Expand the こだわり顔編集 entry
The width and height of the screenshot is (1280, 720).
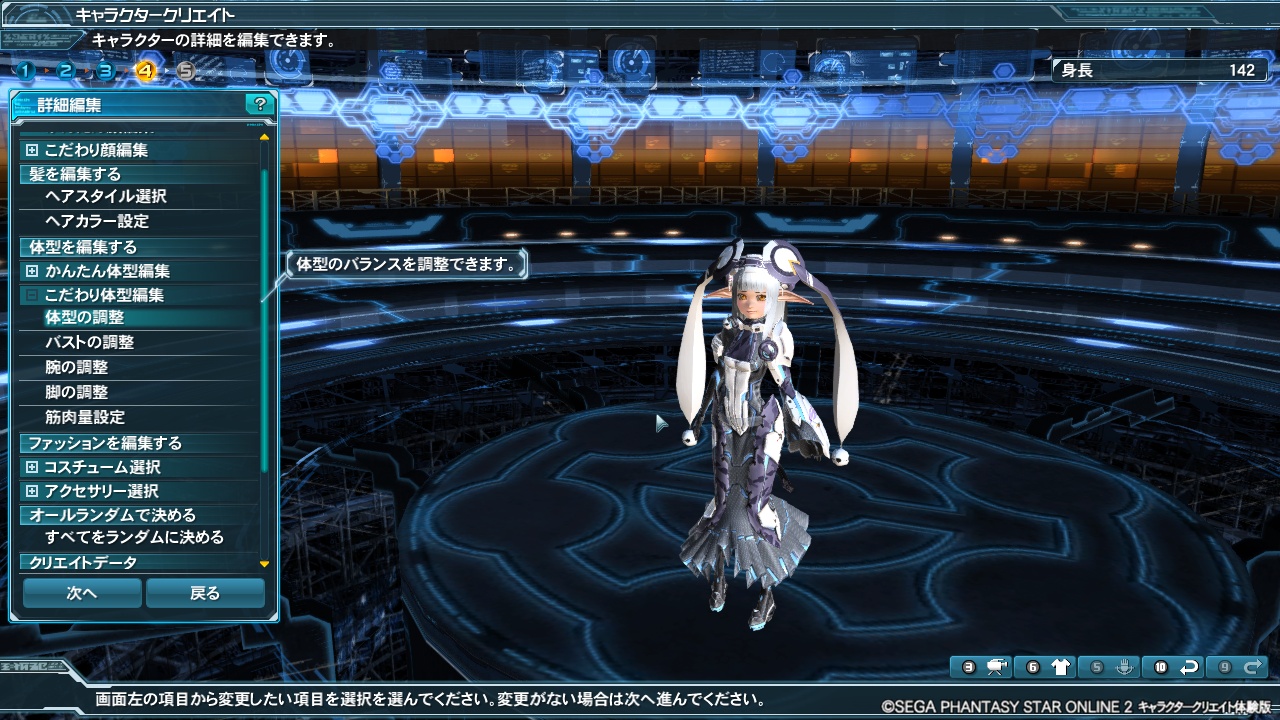pyautogui.click(x=33, y=150)
